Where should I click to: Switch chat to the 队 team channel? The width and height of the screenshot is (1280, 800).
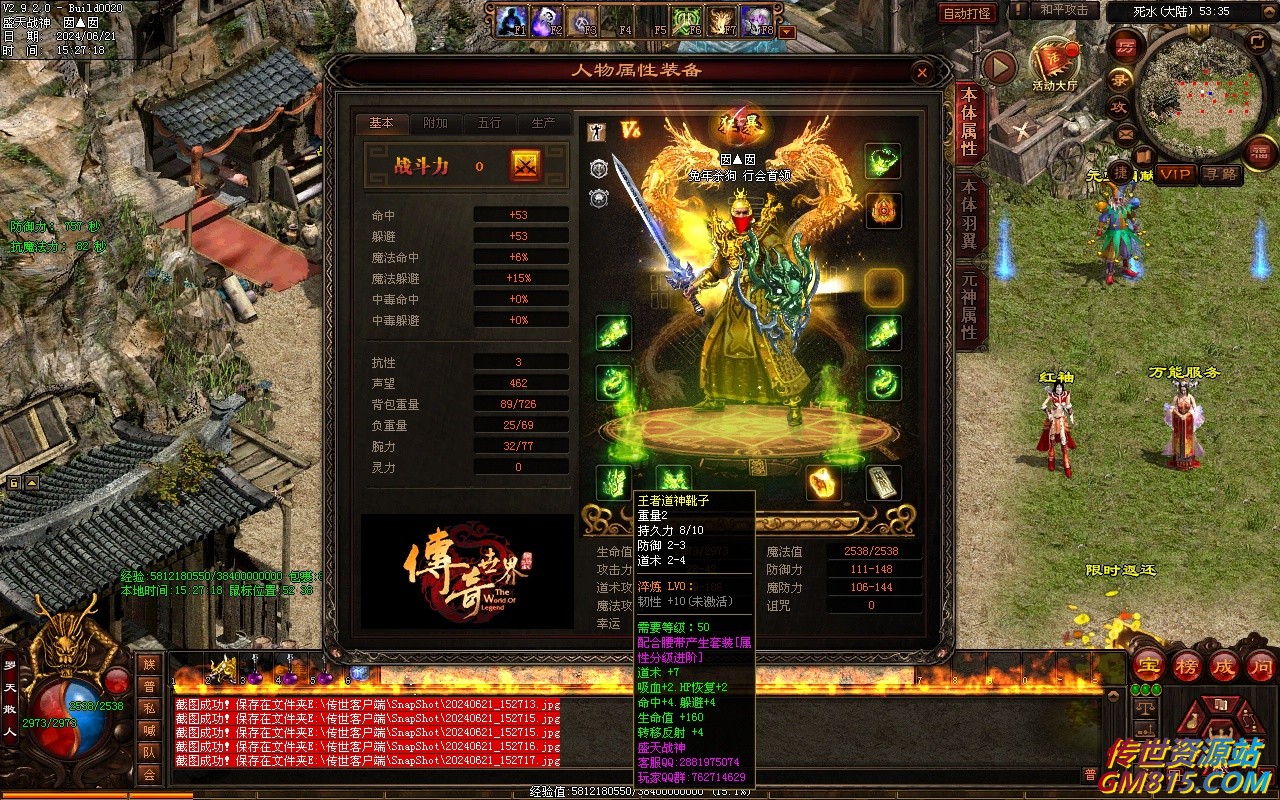149,752
